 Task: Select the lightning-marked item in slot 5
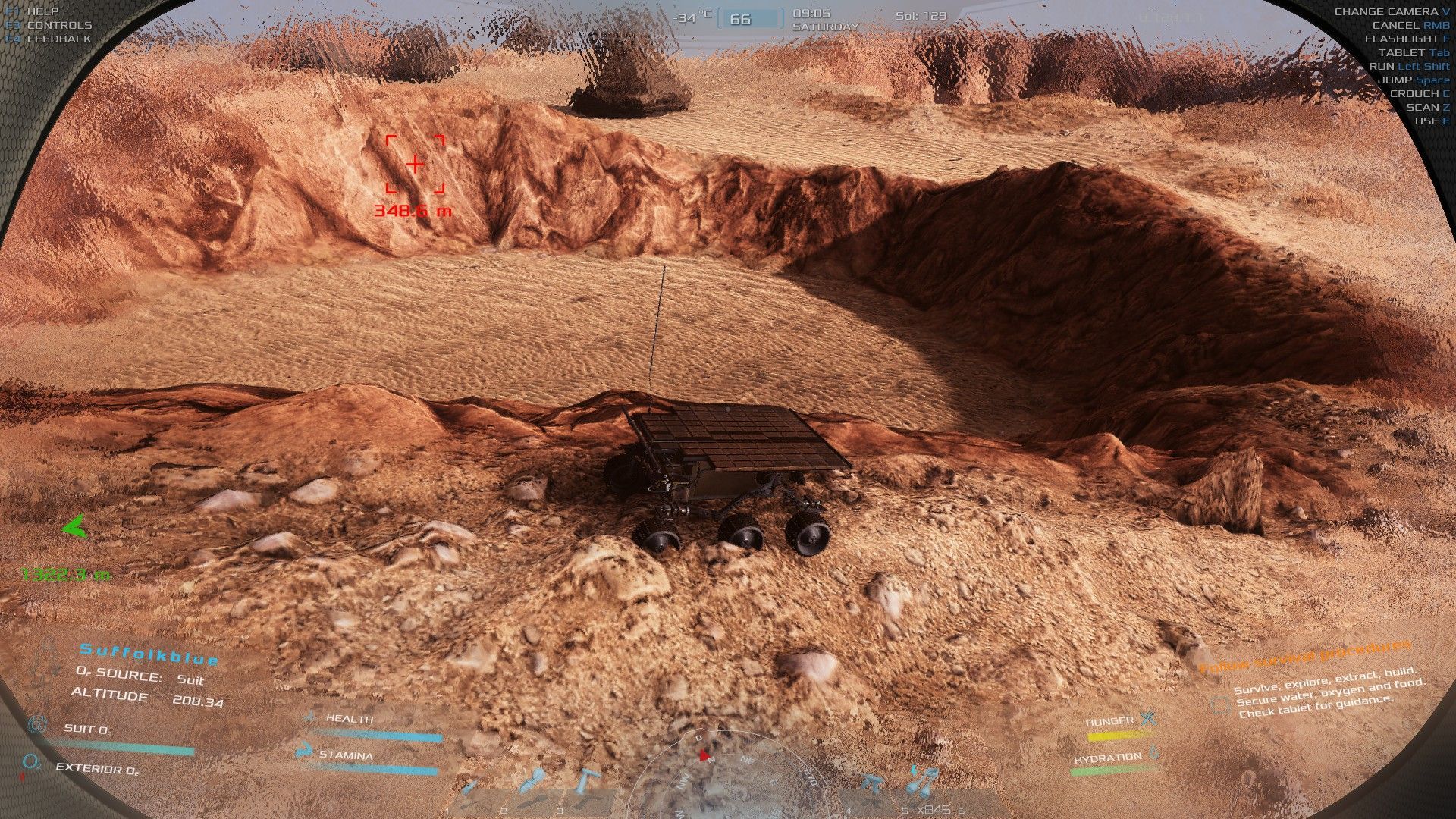[922, 780]
